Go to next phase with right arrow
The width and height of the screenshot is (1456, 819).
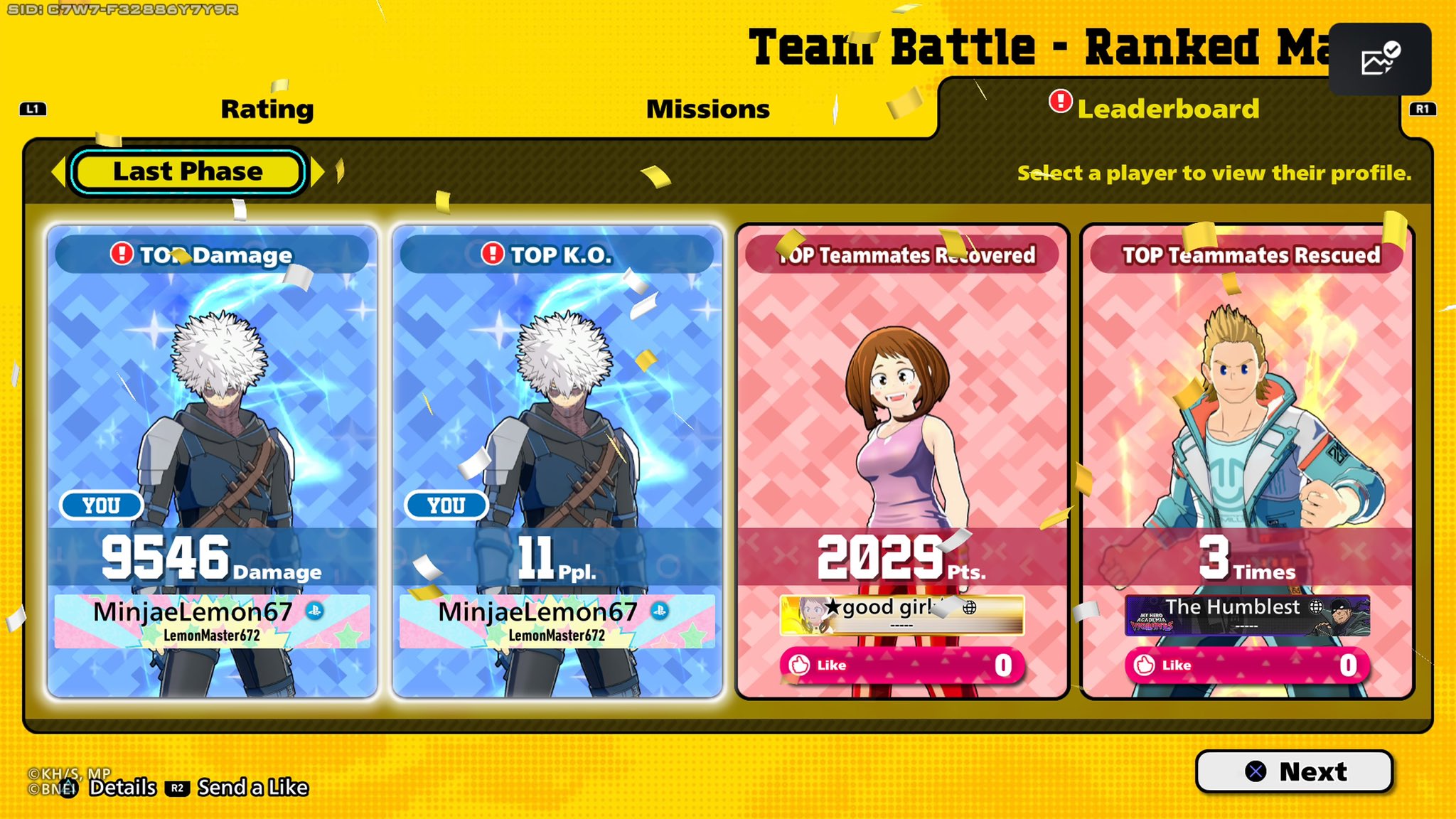(318, 171)
